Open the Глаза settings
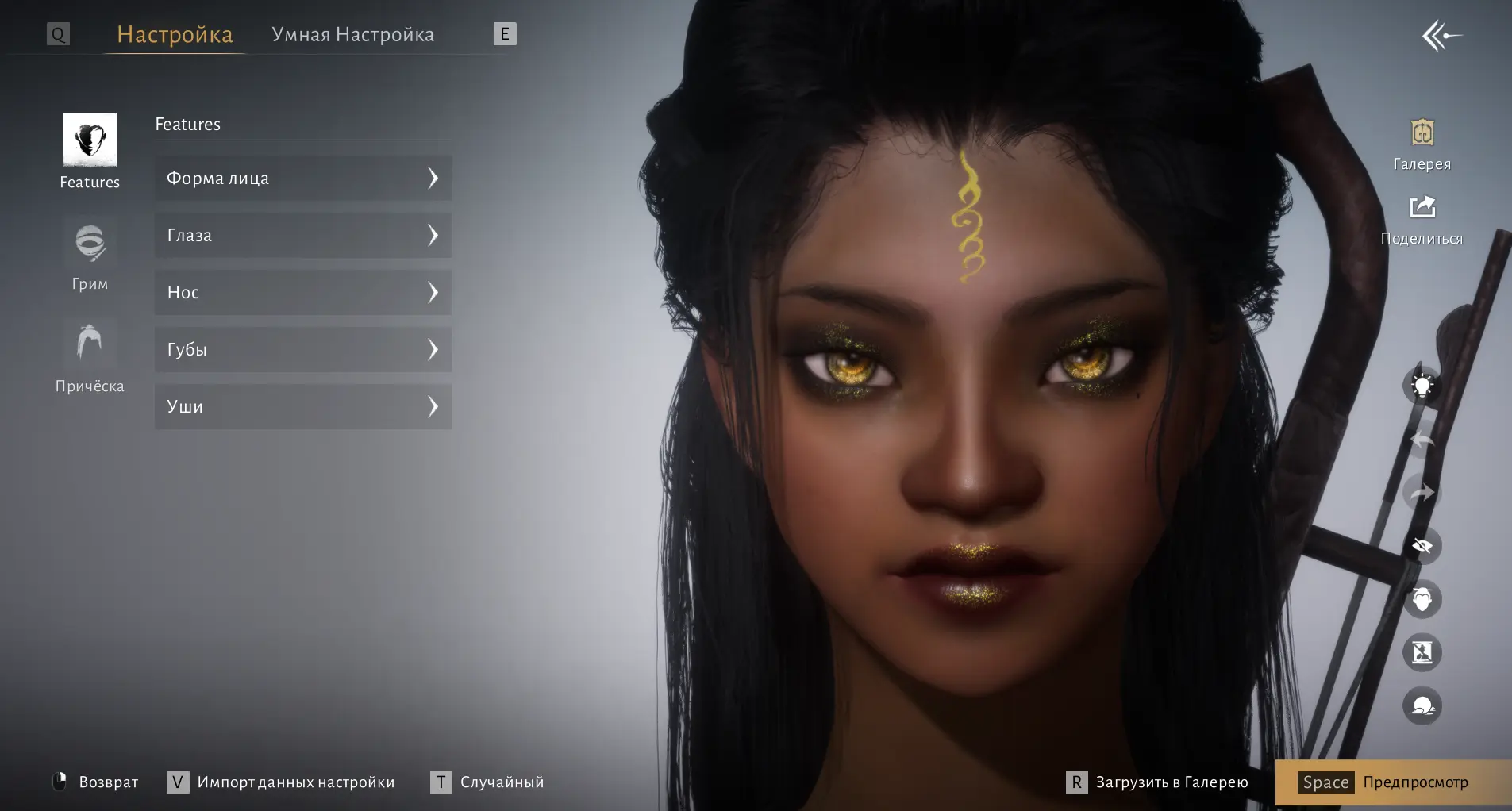This screenshot has width=1512, height=811. (x=303, y=235)
